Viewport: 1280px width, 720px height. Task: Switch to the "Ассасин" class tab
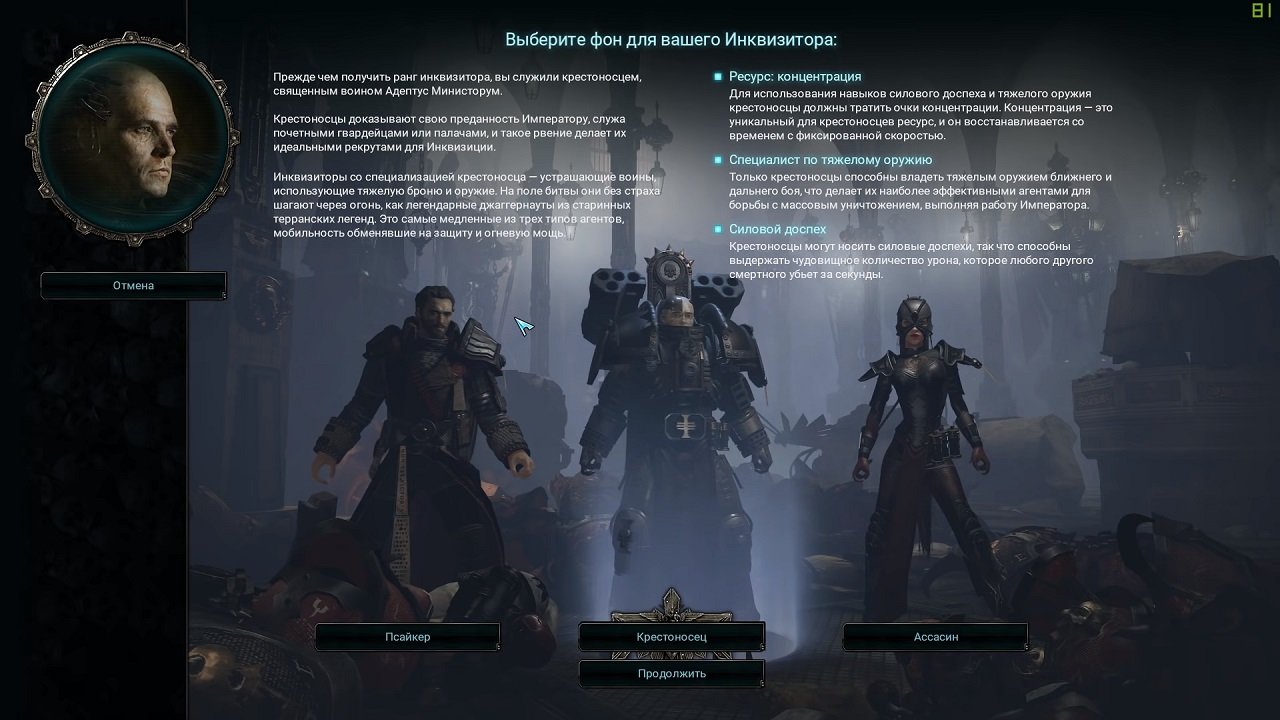pos(935,636)
